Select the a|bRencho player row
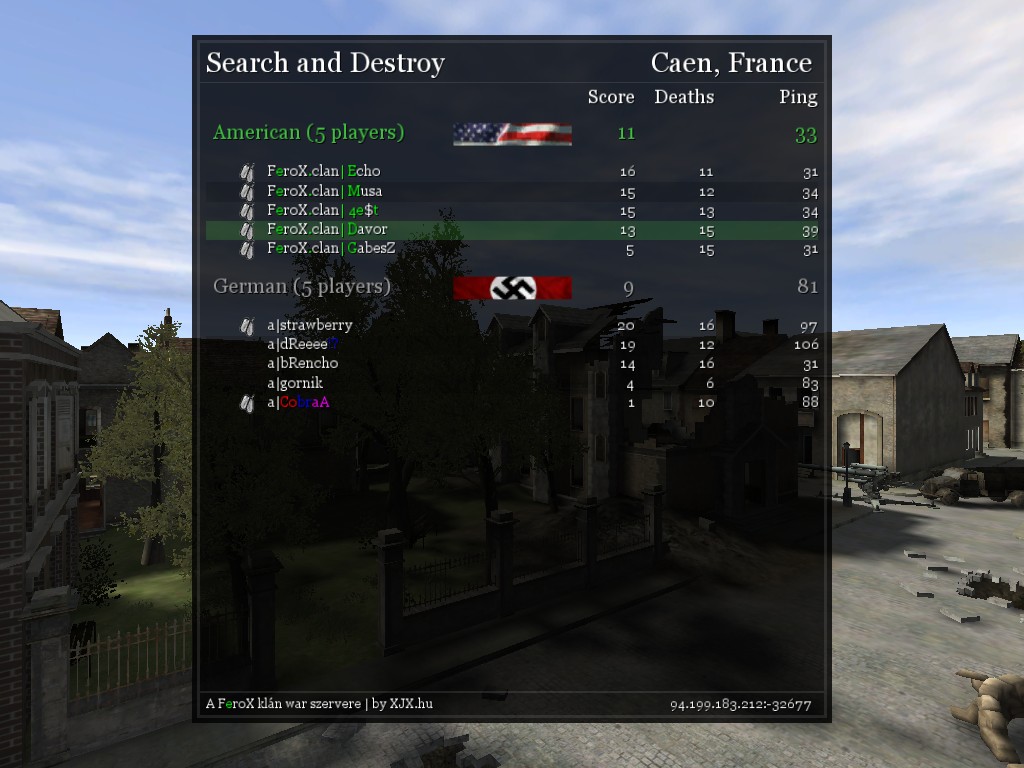This screenshot has height=768, width=1024. [x=302, y=363]
